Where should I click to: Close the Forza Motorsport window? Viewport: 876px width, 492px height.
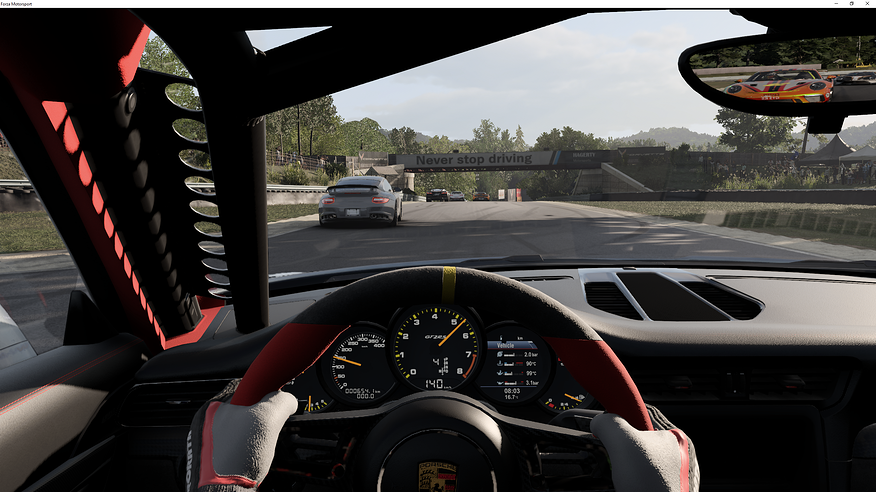pos(866,4)
